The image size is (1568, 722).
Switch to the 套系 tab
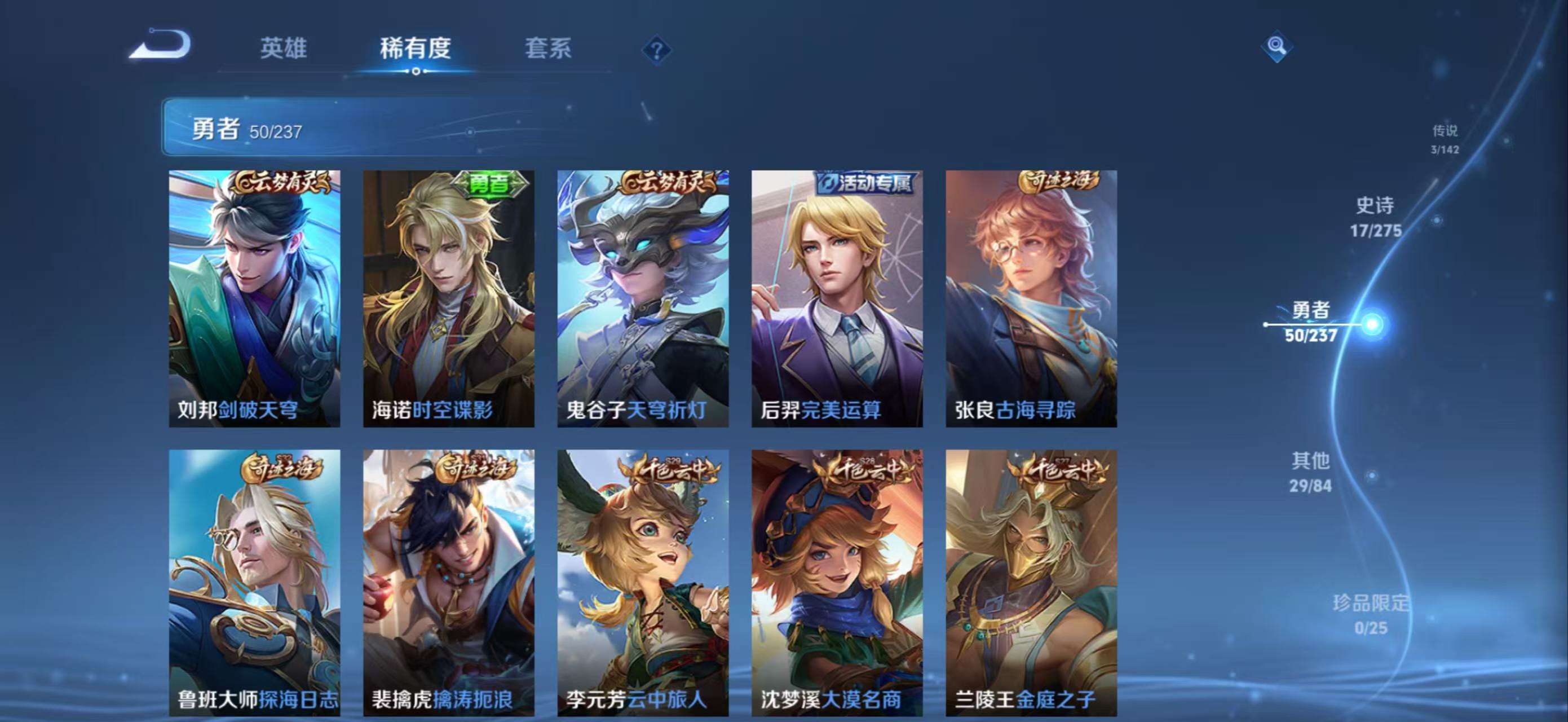click(x=549, y=49)
